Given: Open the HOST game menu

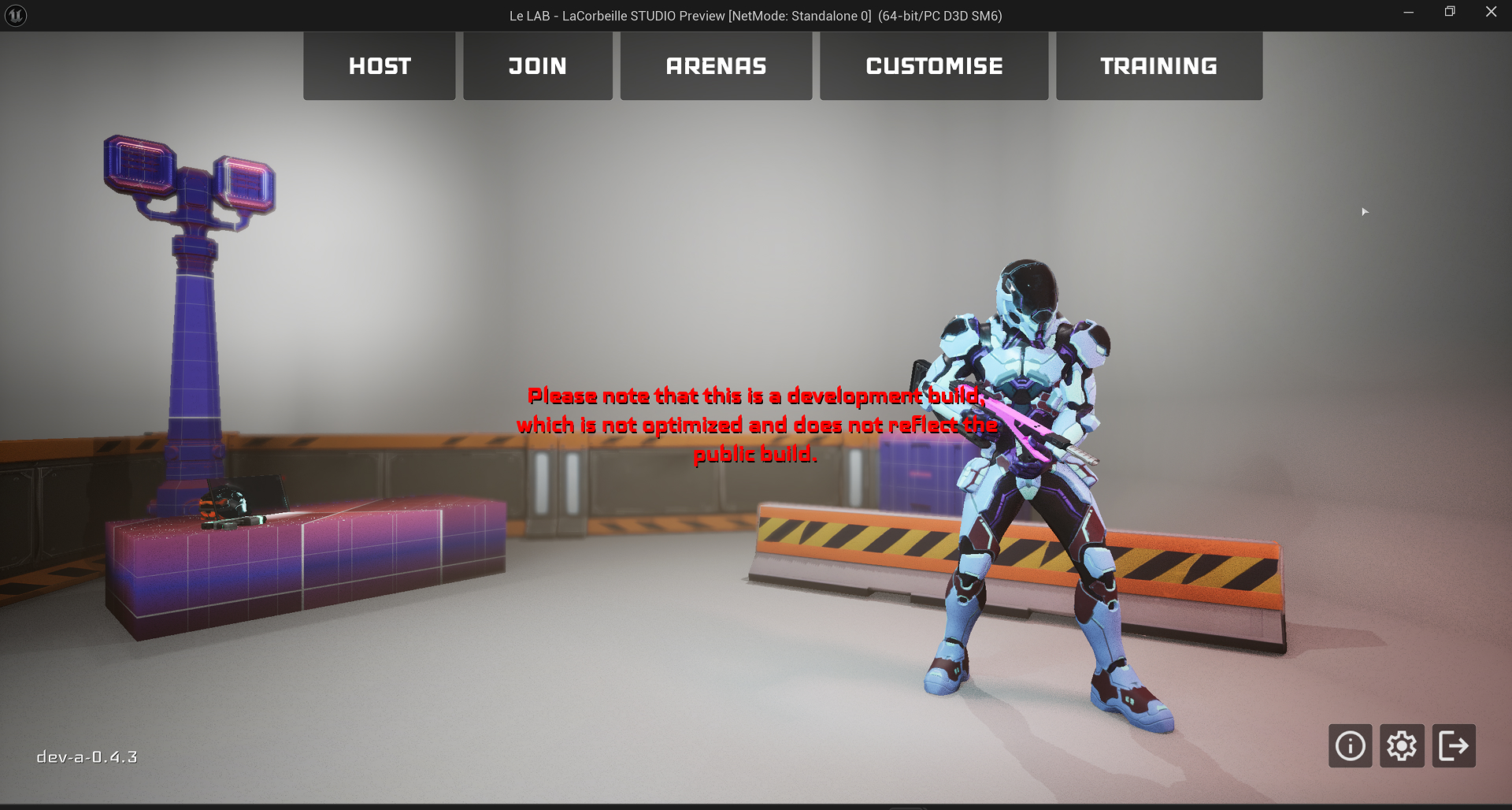Looking at the screenshot, I should point(380,66).
